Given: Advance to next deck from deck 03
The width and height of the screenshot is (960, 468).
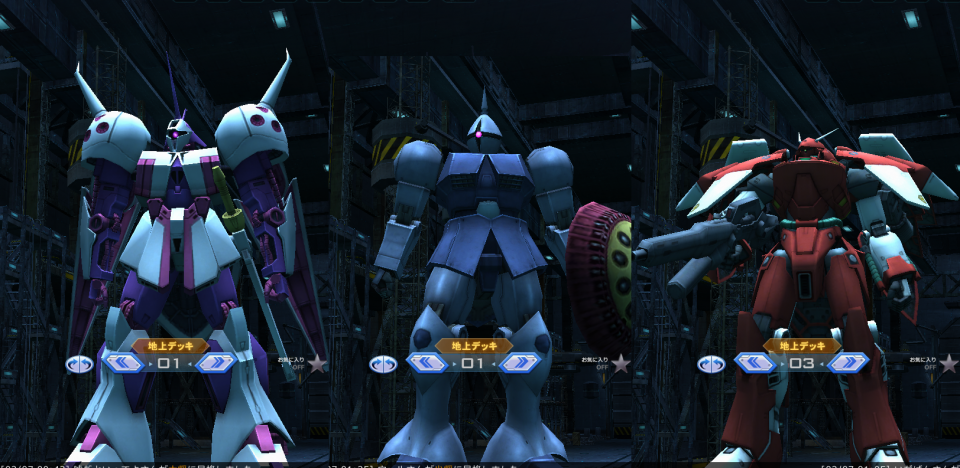Looking at the screenshot, I should click(848, 363).
